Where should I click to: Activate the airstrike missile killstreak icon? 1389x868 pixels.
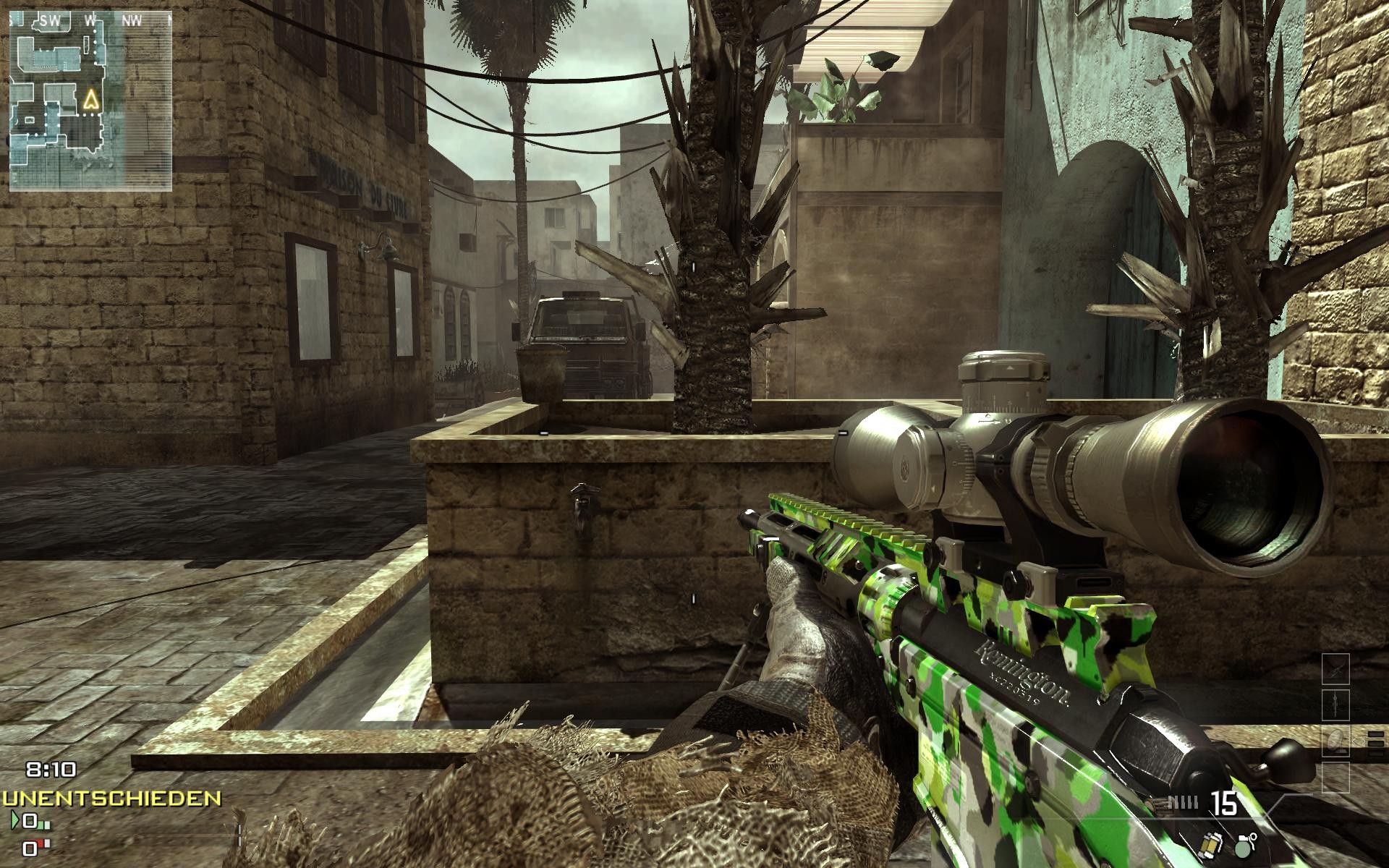coord(1336,705)
